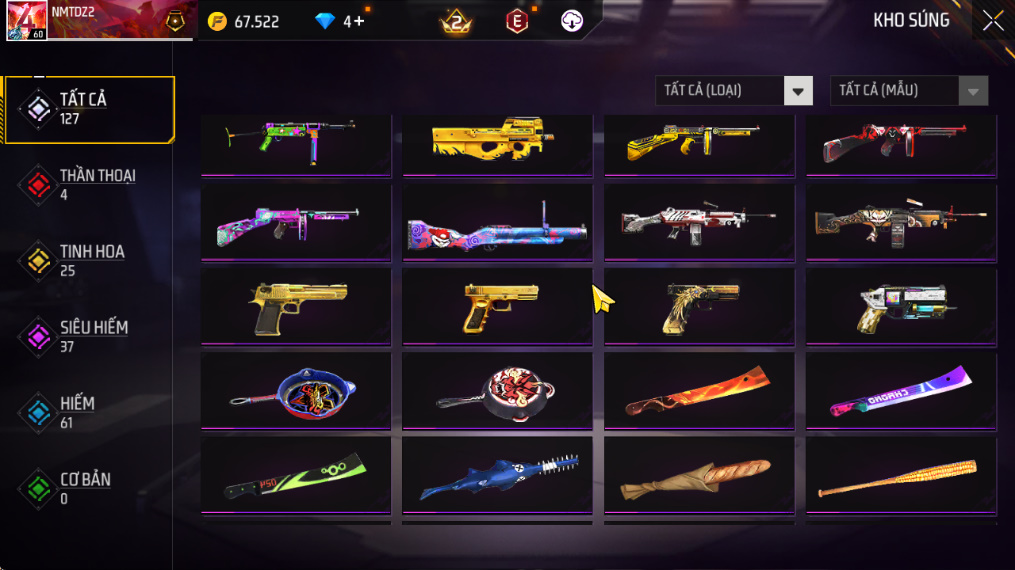Select the golden Desert Eagle pistol skin
The height and width of the screenshot is (570, 1015).
[296, 306]
